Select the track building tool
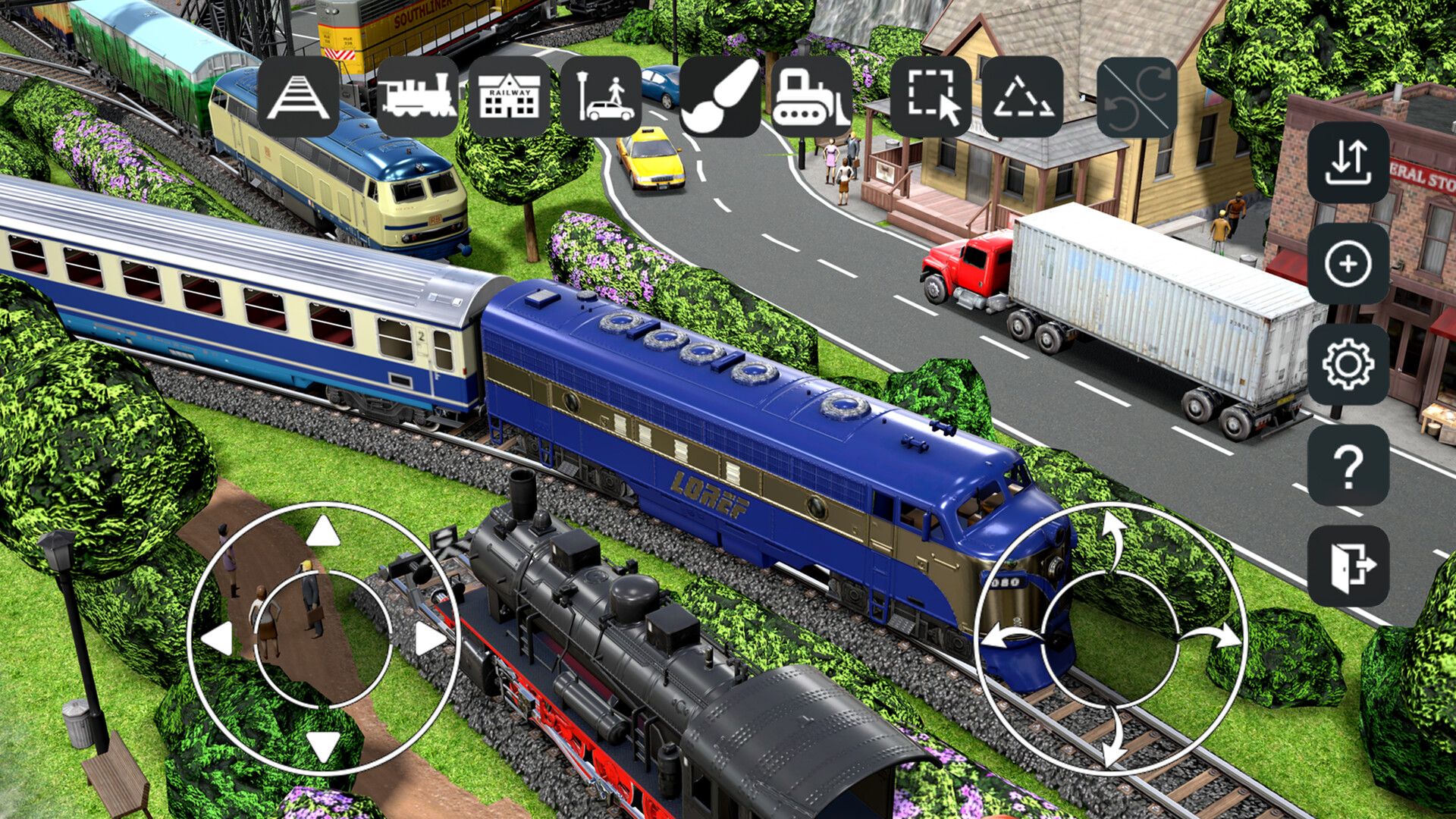 298,97
